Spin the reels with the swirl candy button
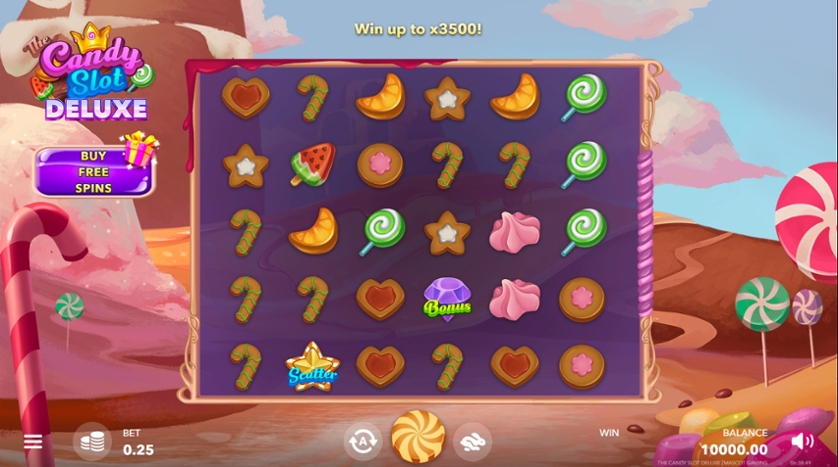Screen dimensions: 838x467 418,437
